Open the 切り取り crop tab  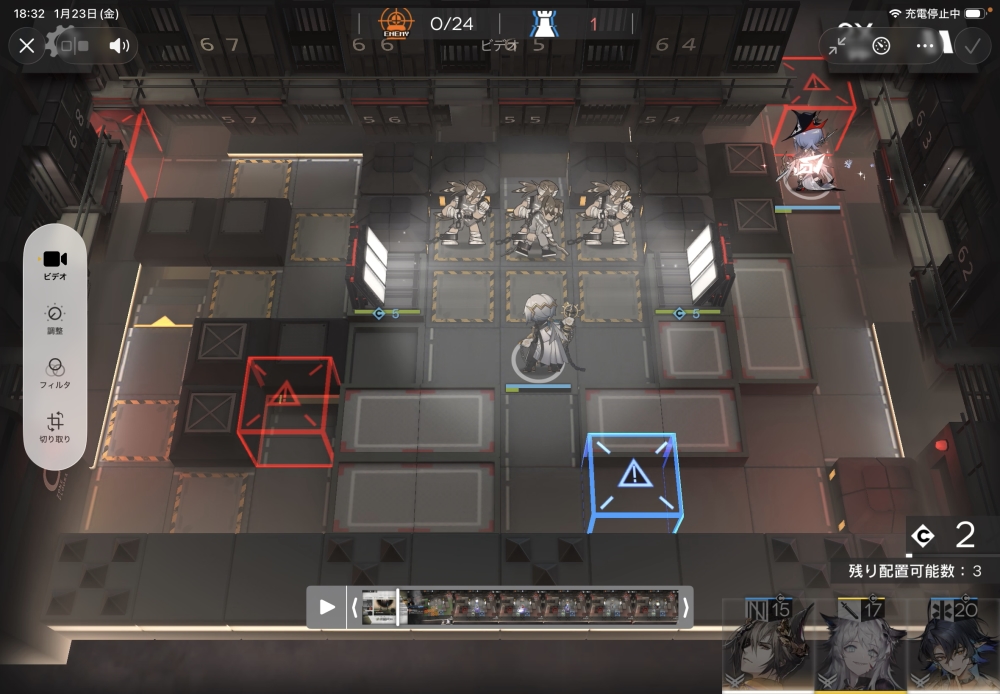click(55, 428)
